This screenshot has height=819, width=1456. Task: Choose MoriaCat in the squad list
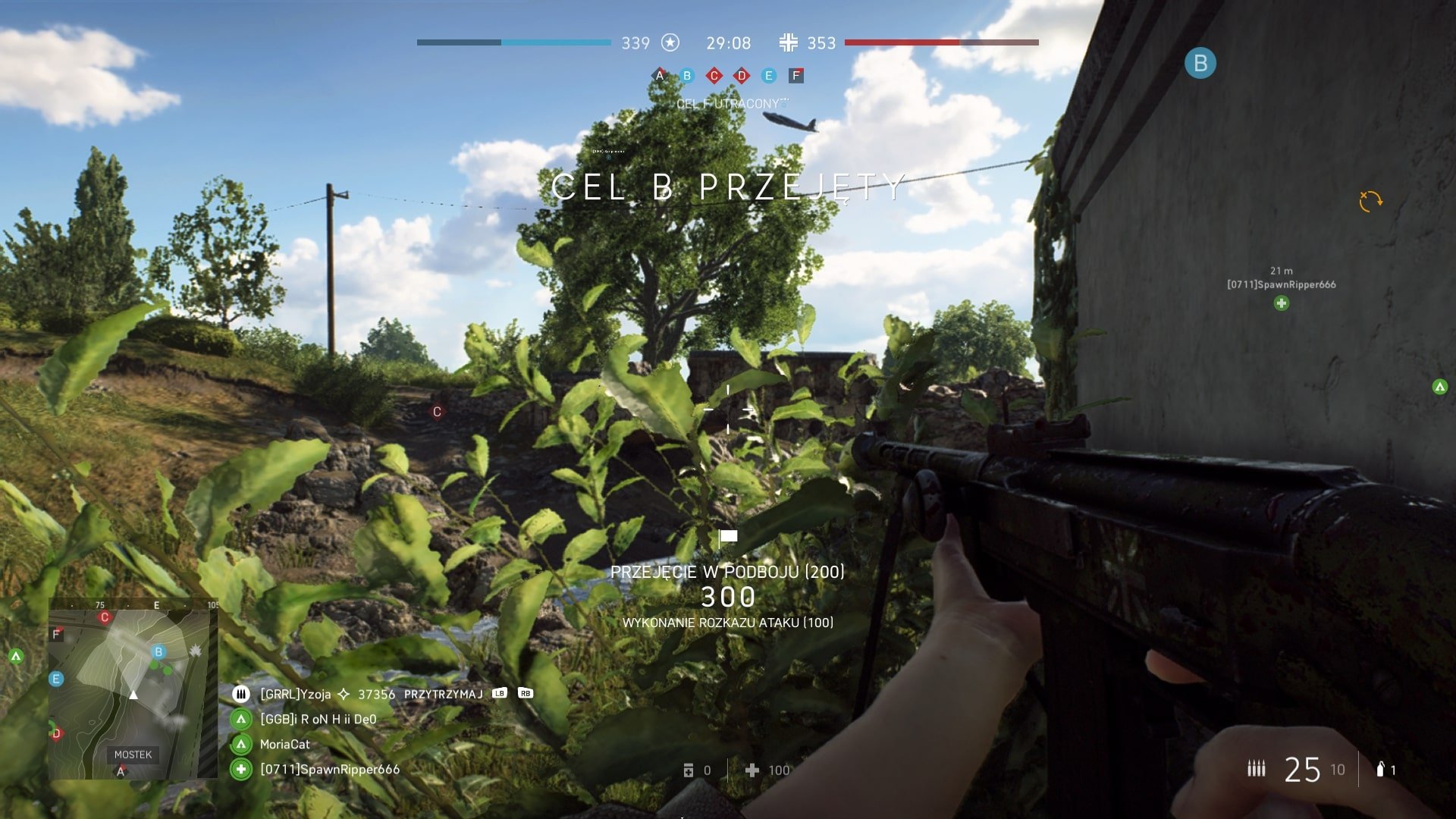pos(284,745)
